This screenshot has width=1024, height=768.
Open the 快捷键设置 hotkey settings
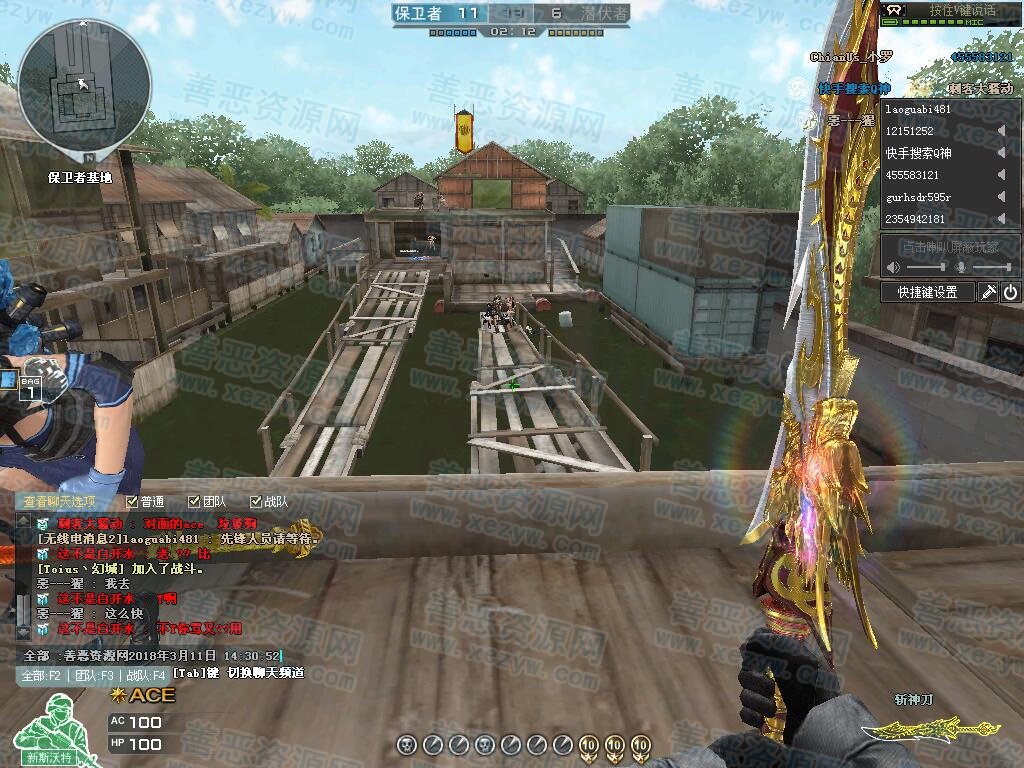[x=927, y=292]
